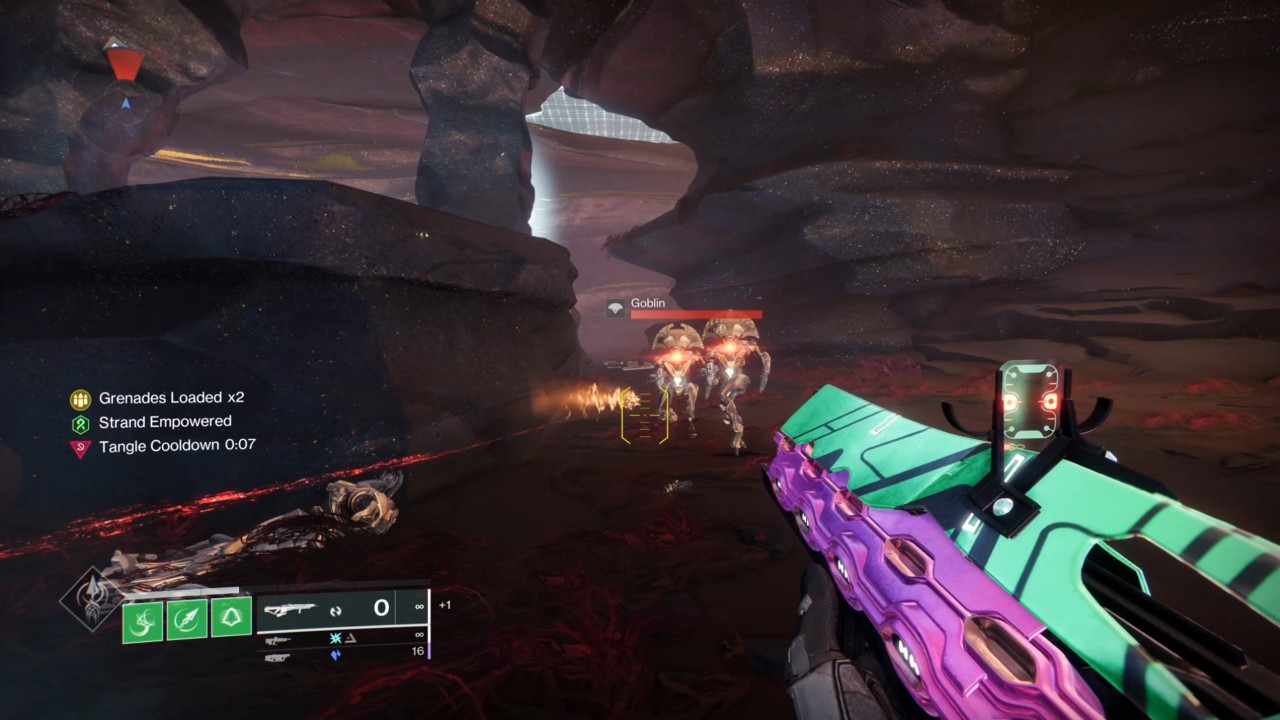Image resolution: width=1280 pixels, height=720 pixels.
Task: Click the Goblin's red health bar
Action: tap(695, 315)
